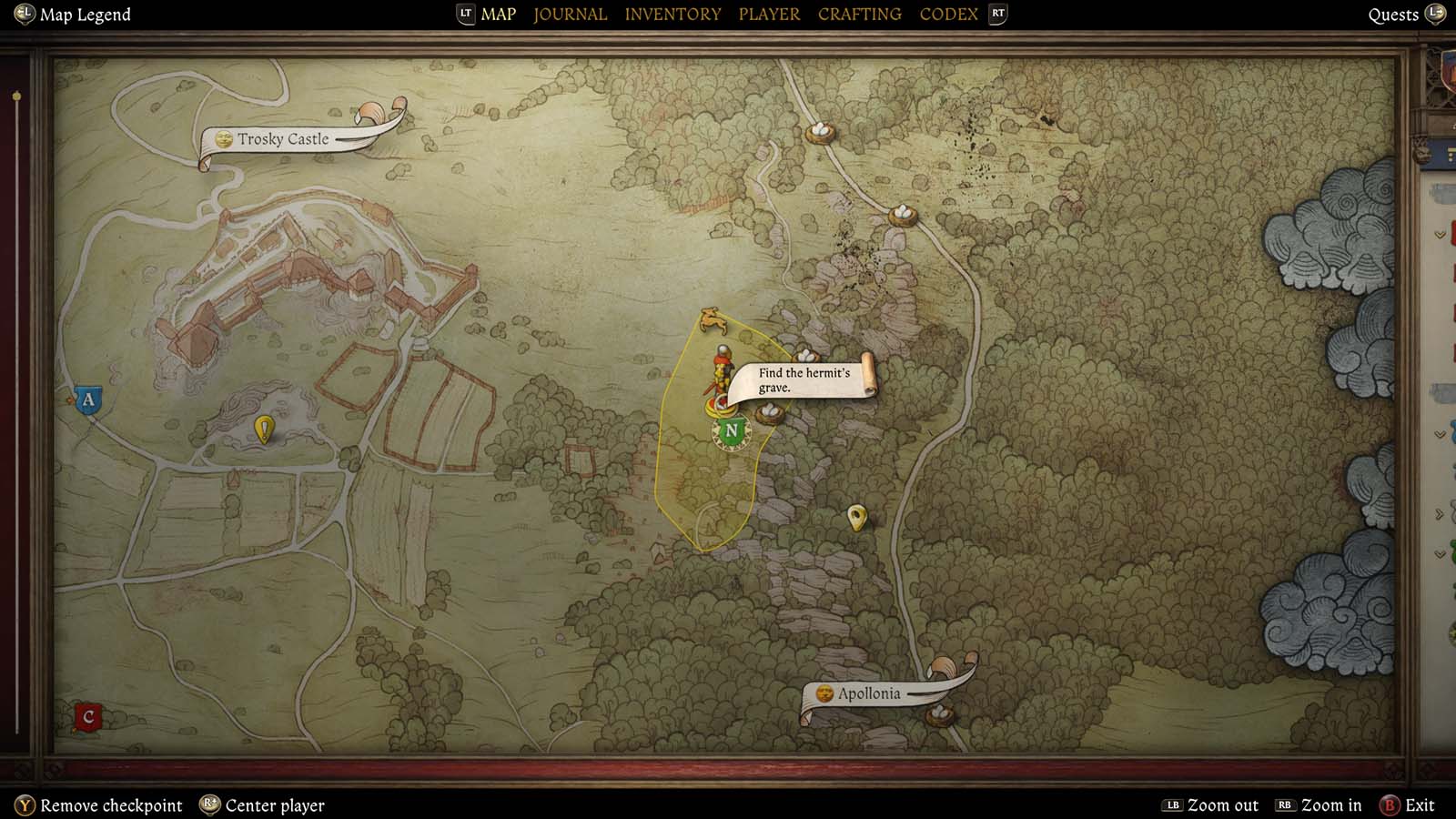1456x819 pixels.
Task: Select the red C flag marker bottom left
Action: click(86, 717)
